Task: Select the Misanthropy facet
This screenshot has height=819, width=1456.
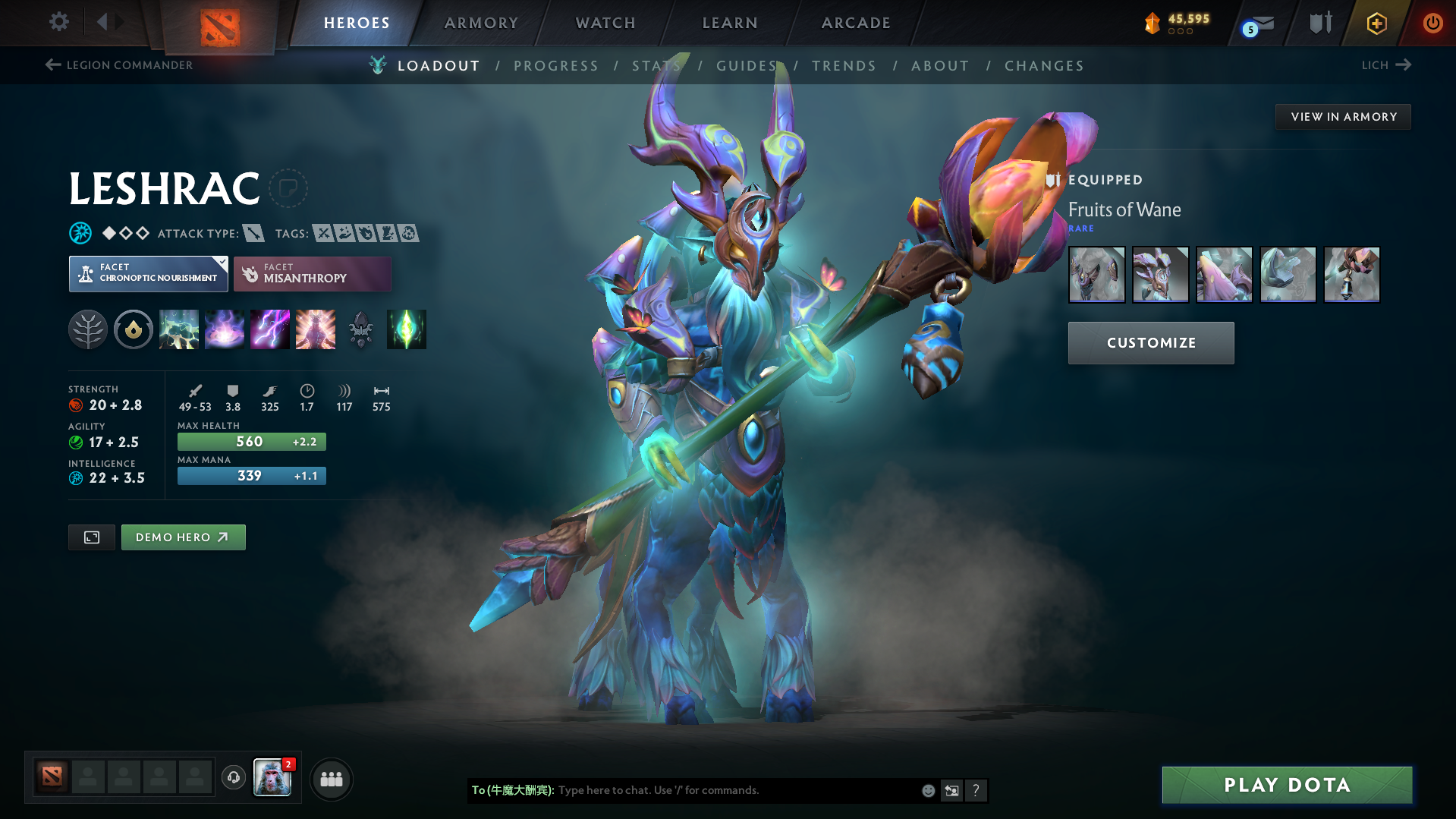Action: [312, 274]
